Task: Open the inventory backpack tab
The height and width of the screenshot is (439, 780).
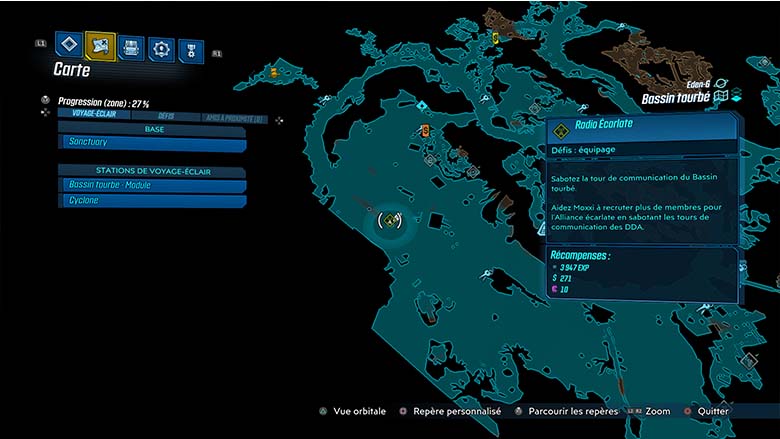Action: point(131,47)
